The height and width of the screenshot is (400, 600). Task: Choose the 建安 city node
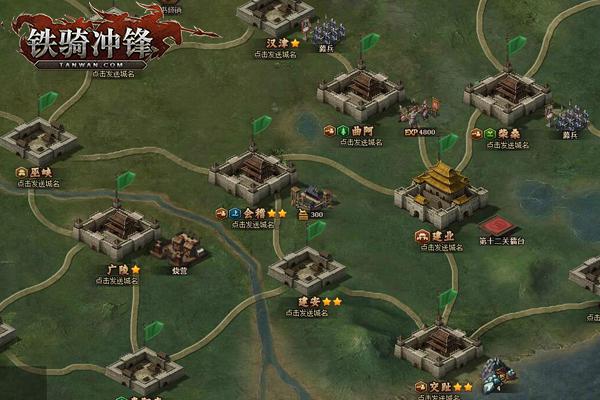(307, 268)
